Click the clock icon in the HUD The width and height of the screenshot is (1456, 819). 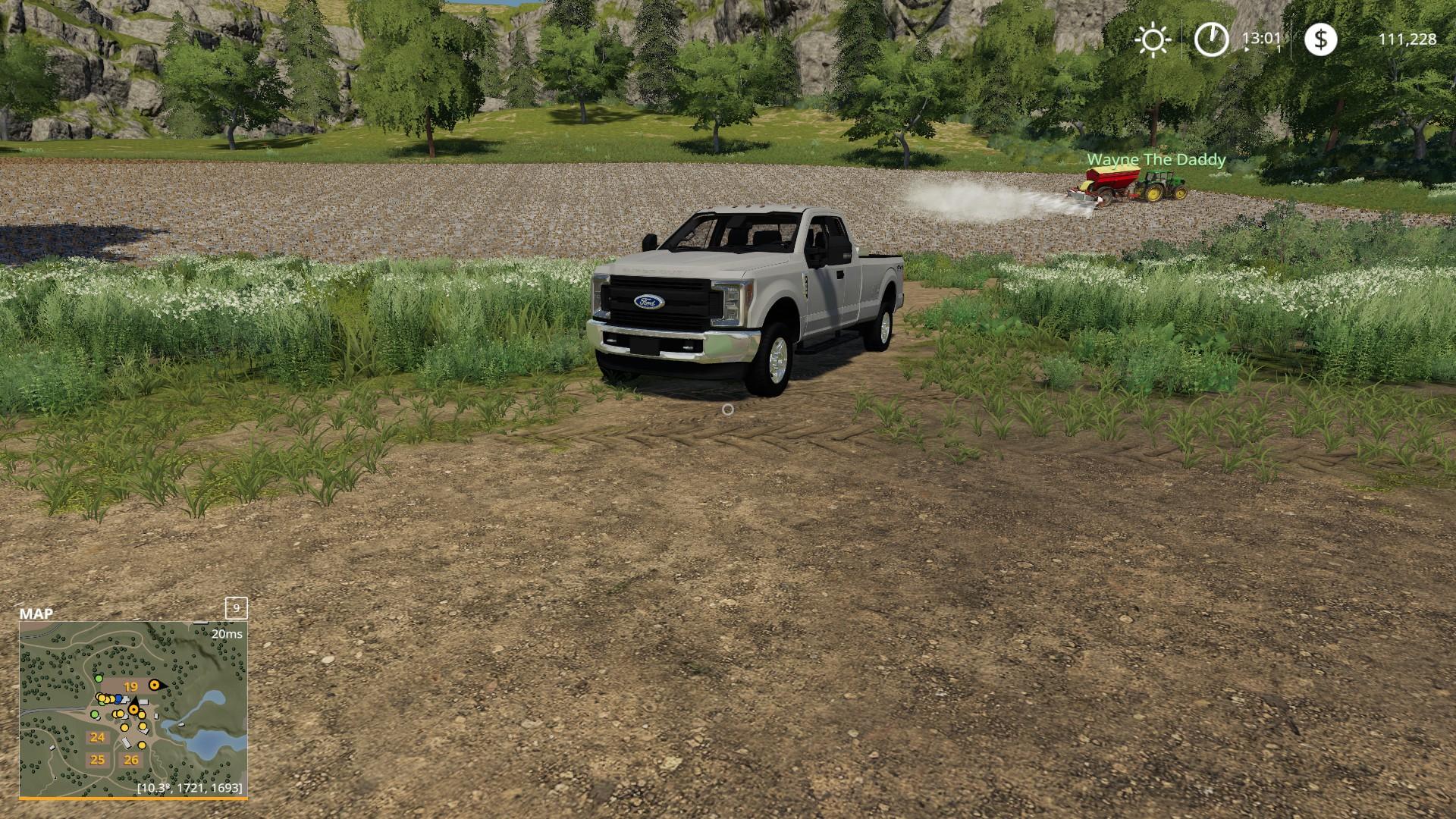[x=1211, y=39]
